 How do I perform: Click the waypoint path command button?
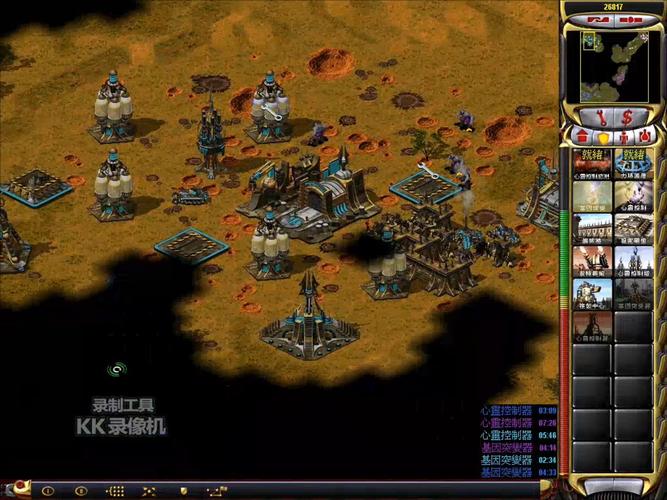click(x=216, y=491)
